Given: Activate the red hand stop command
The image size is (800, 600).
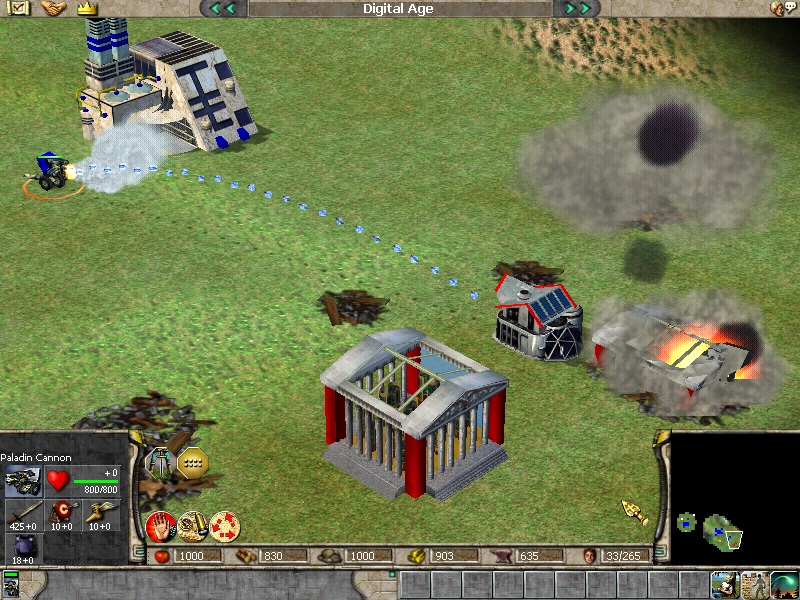Looking at the screenshot, I should tap(160, 525).
